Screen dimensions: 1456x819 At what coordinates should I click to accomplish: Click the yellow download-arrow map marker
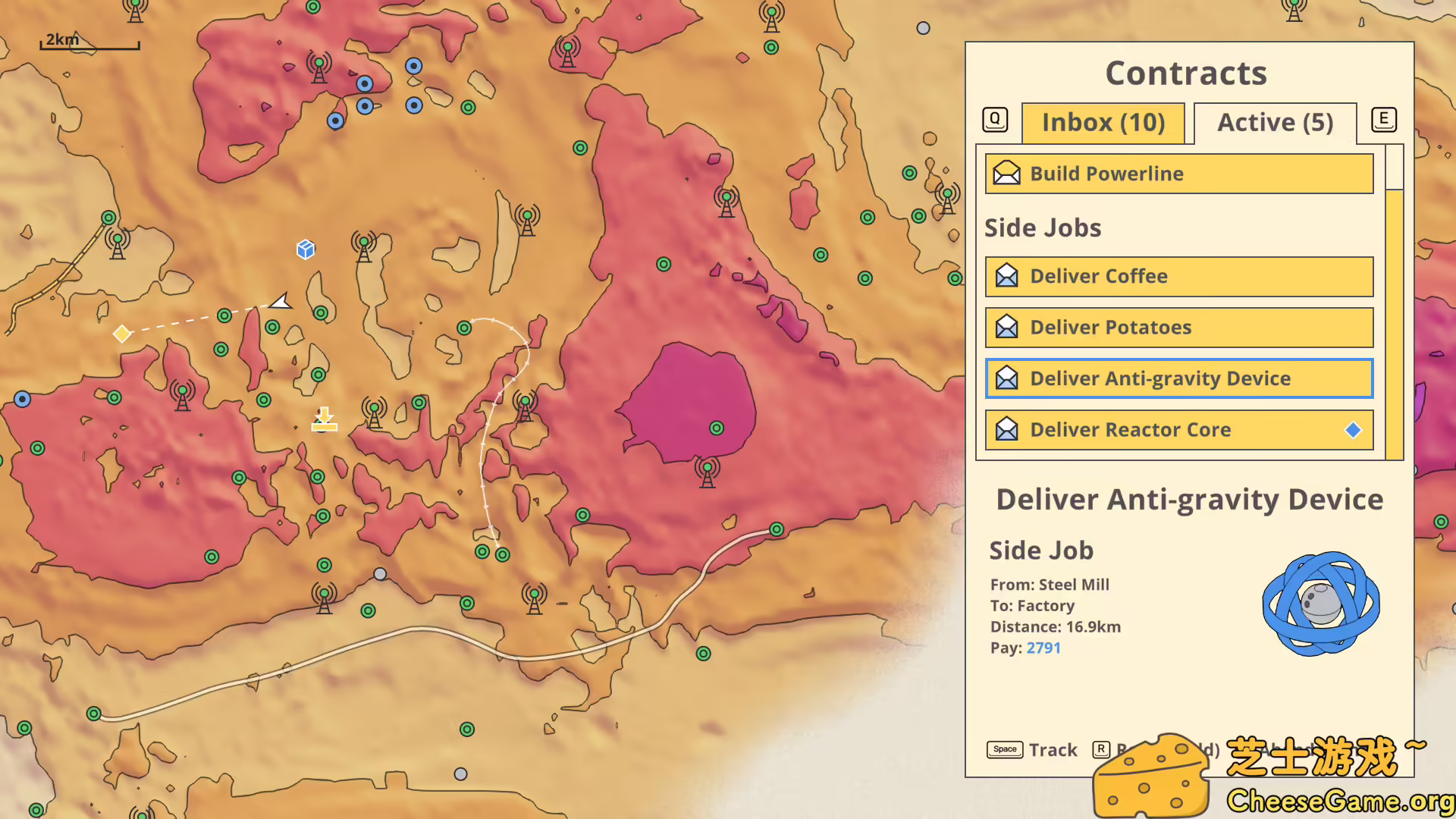pyautogui.click(x=324, y=419)
